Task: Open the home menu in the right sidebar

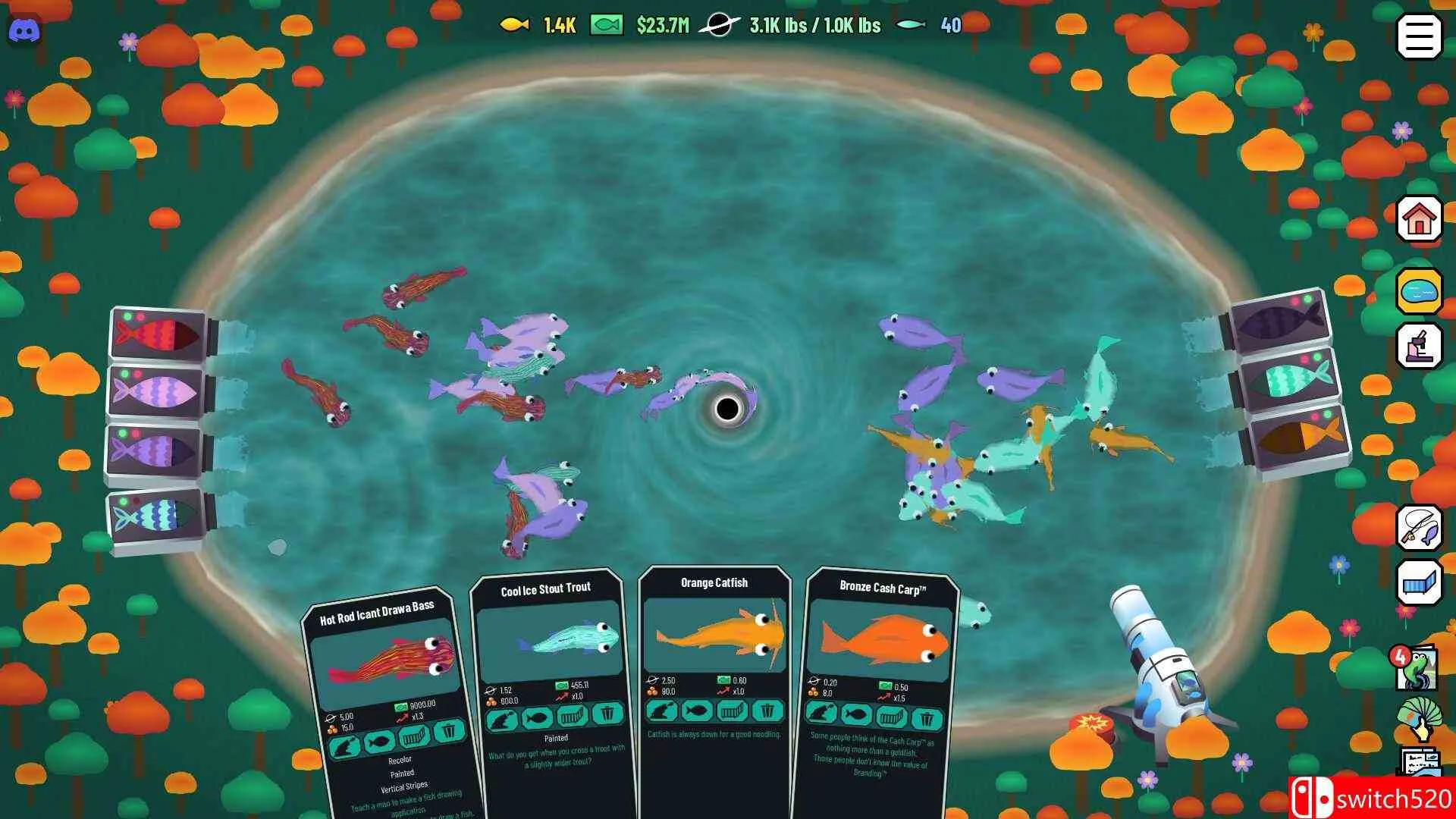Action: click(1419, 220)
